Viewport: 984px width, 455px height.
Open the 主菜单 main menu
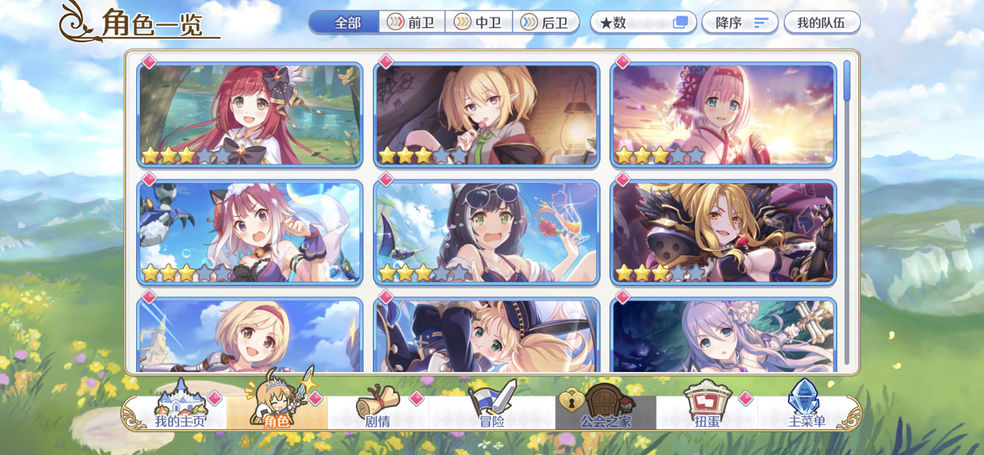(806, 409)
